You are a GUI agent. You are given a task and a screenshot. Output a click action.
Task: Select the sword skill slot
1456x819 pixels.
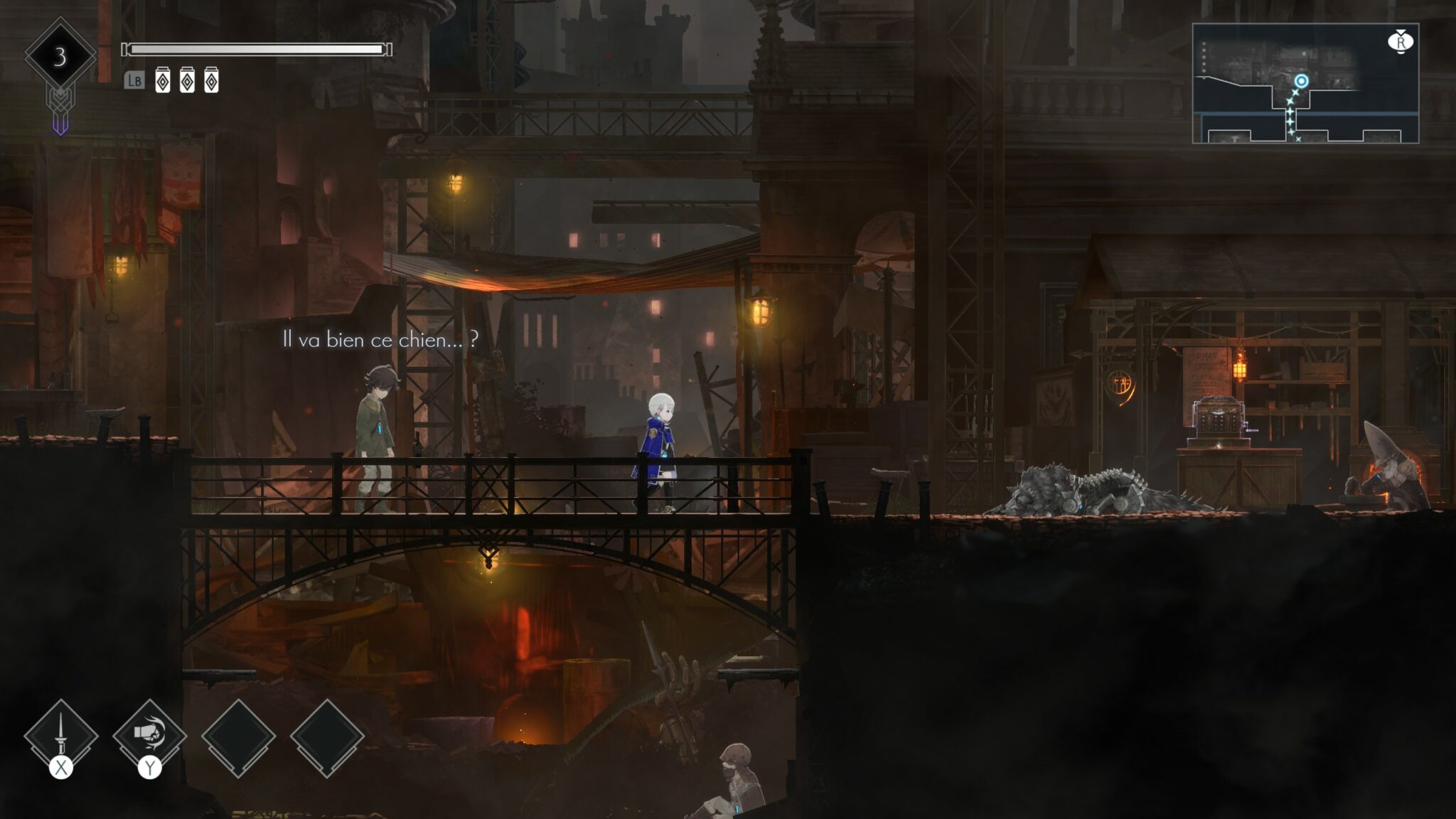click(61, 737)
